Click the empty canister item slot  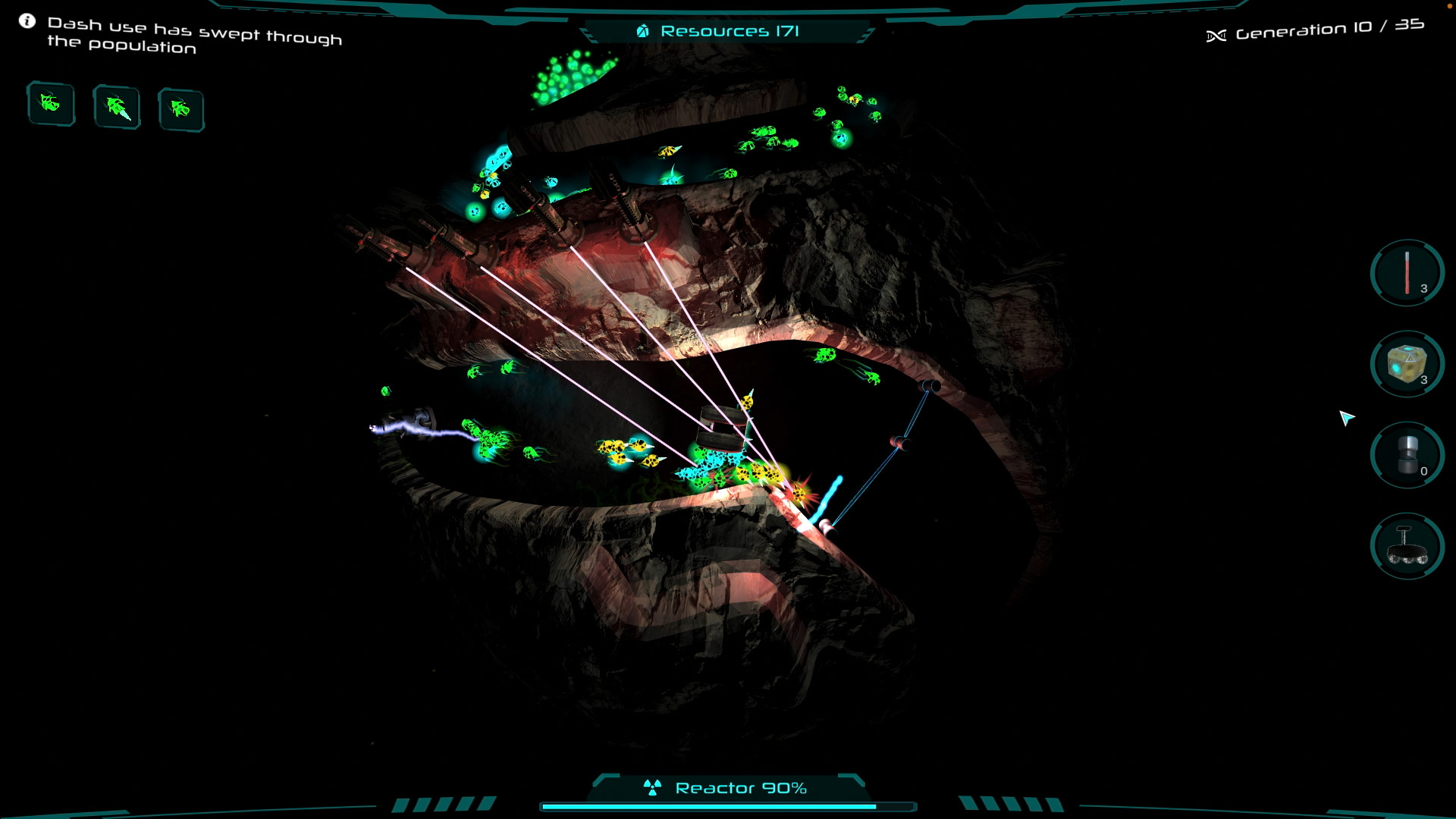pyautogui.click(x=1406, y=454)
